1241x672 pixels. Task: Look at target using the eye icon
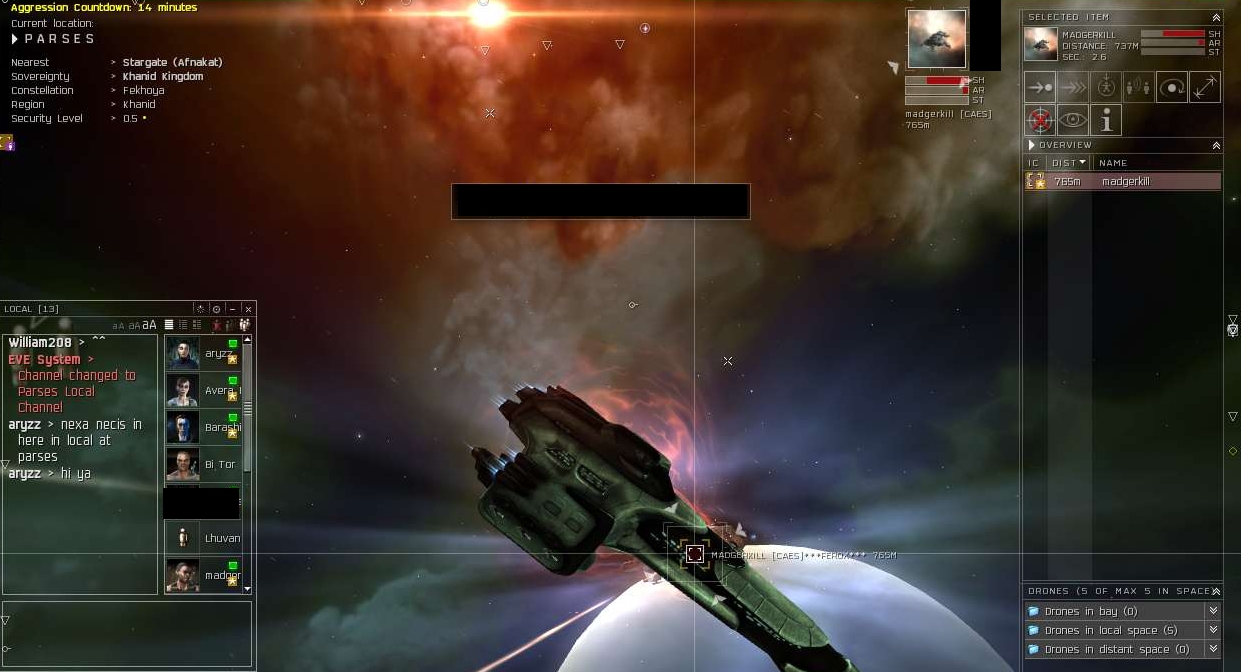click(1073, 120)
